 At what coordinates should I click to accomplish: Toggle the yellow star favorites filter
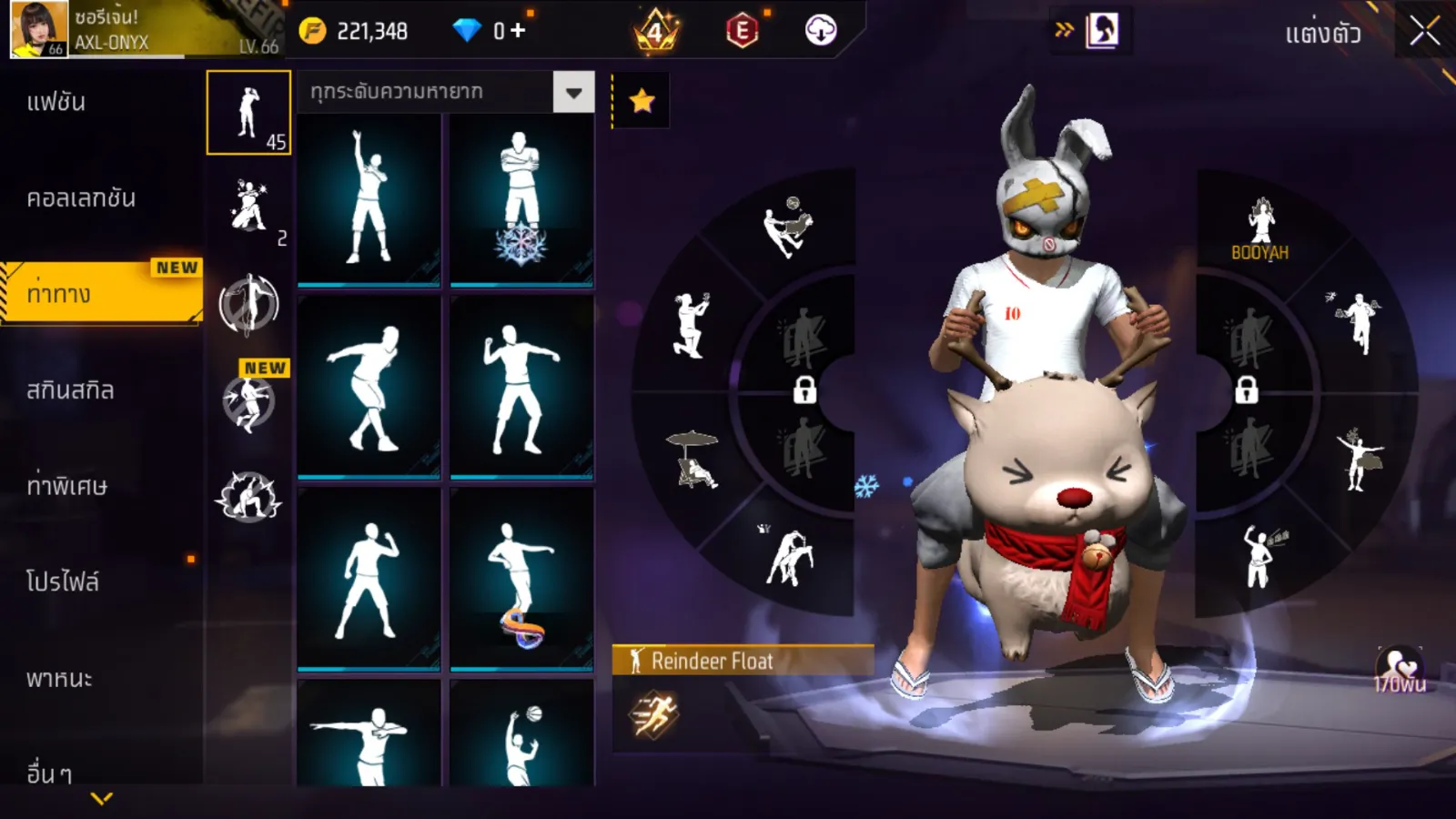coord(642,100)
